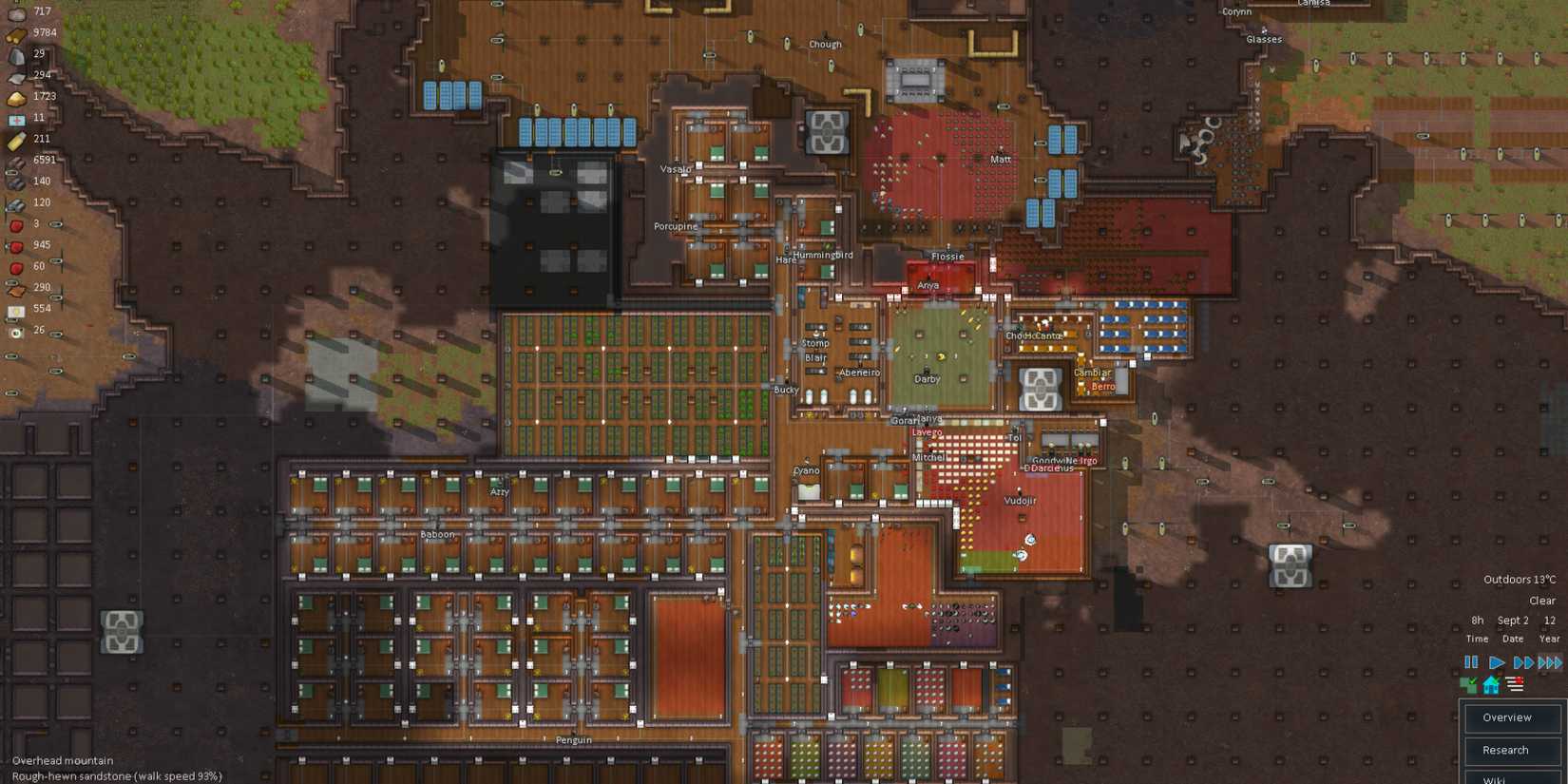Toggle the home area overlay house icon
Viewport: 1568px width, 784px height.
1490,685
